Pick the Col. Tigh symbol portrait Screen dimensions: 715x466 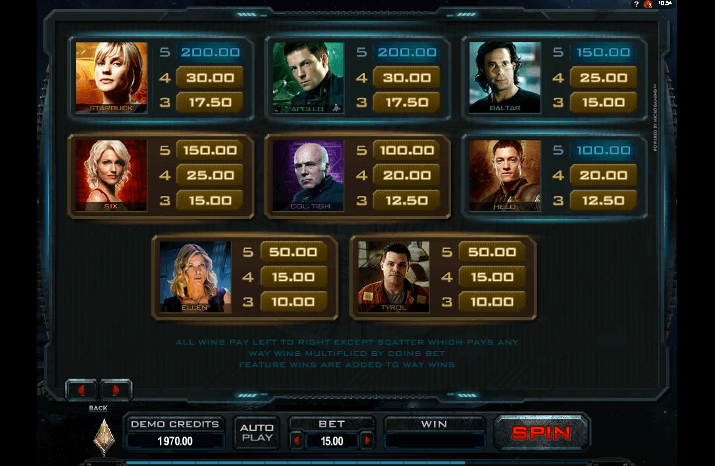pos(308,175)
